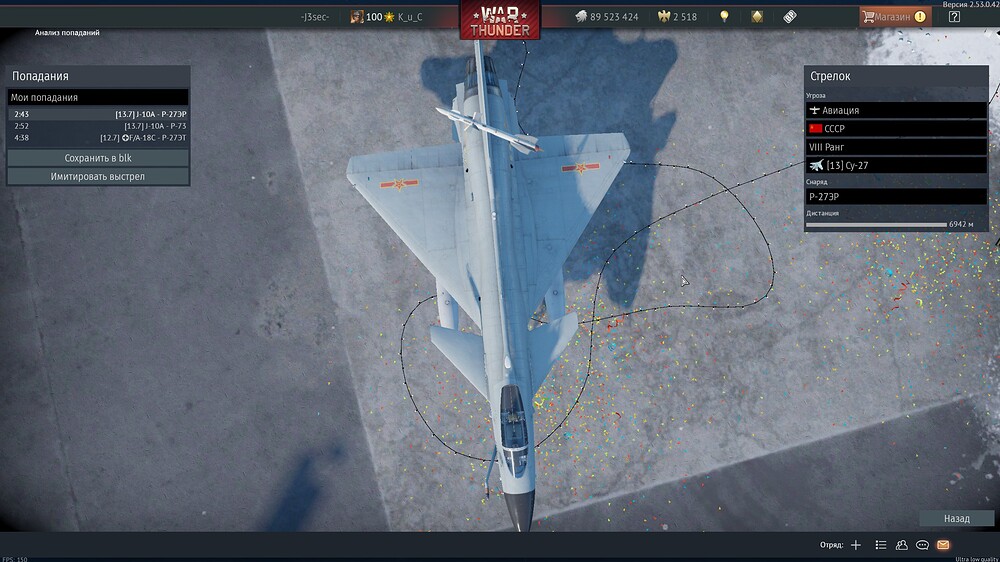The image size is (1000, 562).
Task: Select the "Авиация" threat type field
Action: coord(895,110)
